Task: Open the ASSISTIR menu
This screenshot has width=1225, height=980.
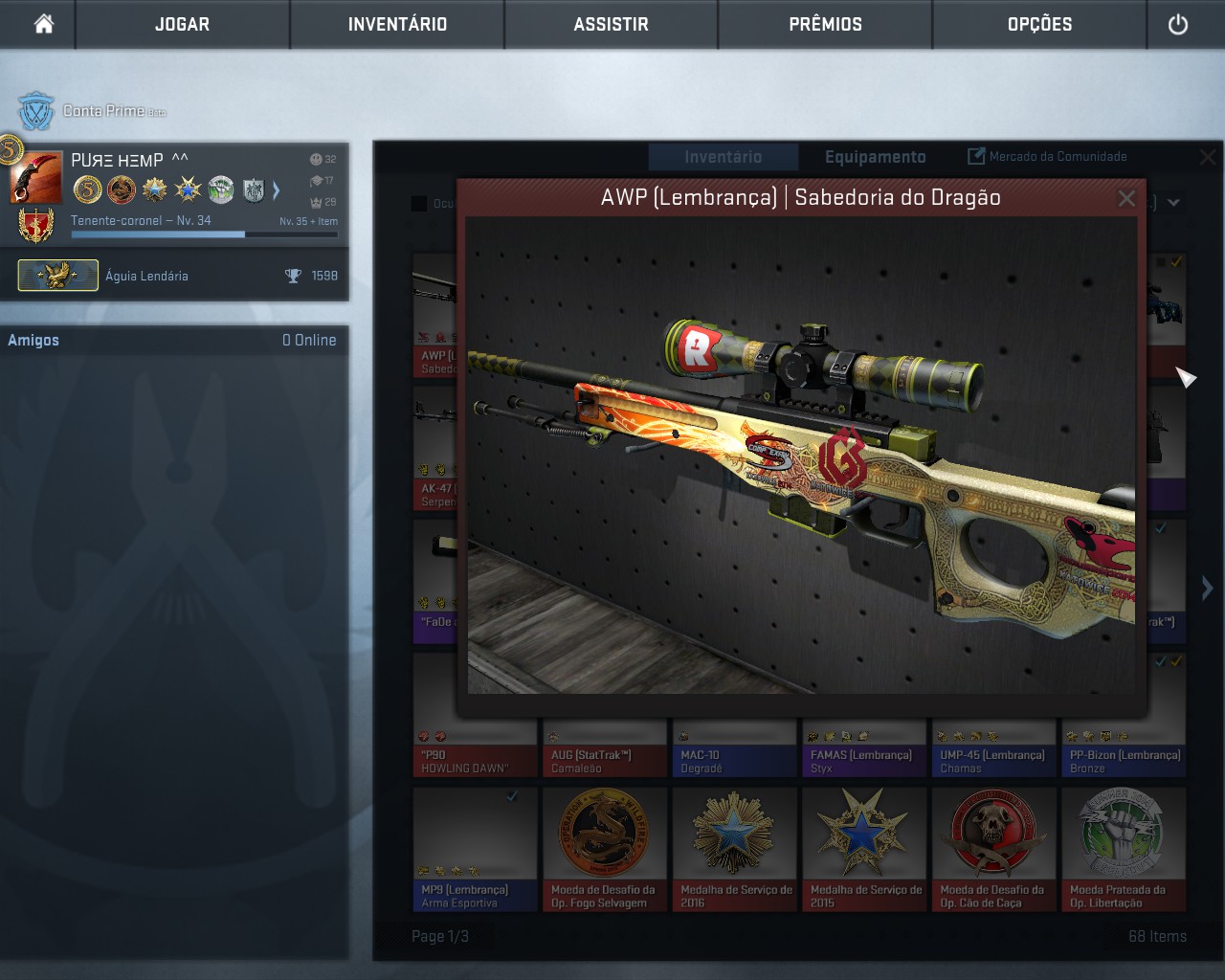Action: tap(610, 25)
